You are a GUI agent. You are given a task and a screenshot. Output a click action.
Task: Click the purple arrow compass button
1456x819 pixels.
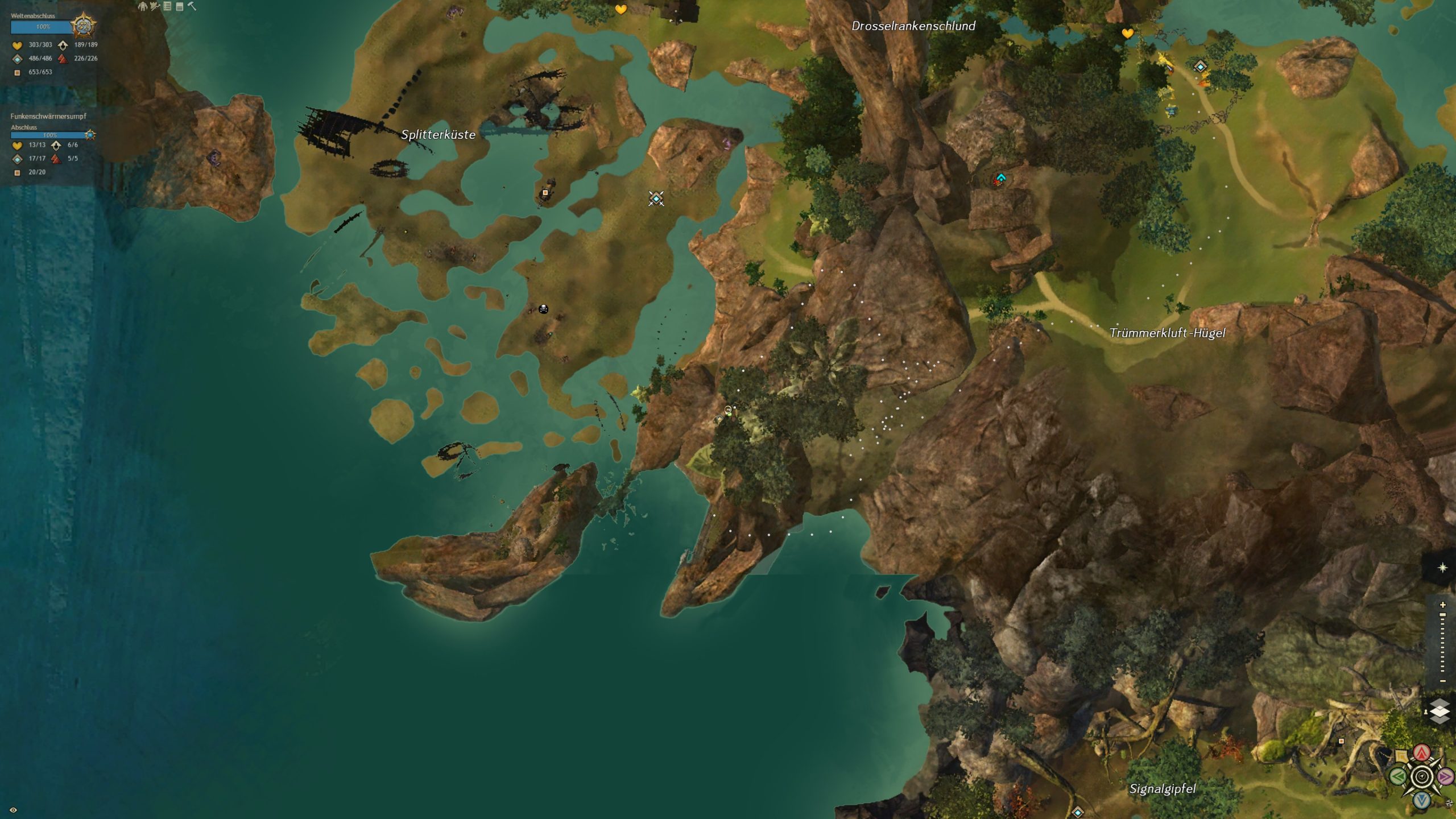coord(1445,776)
